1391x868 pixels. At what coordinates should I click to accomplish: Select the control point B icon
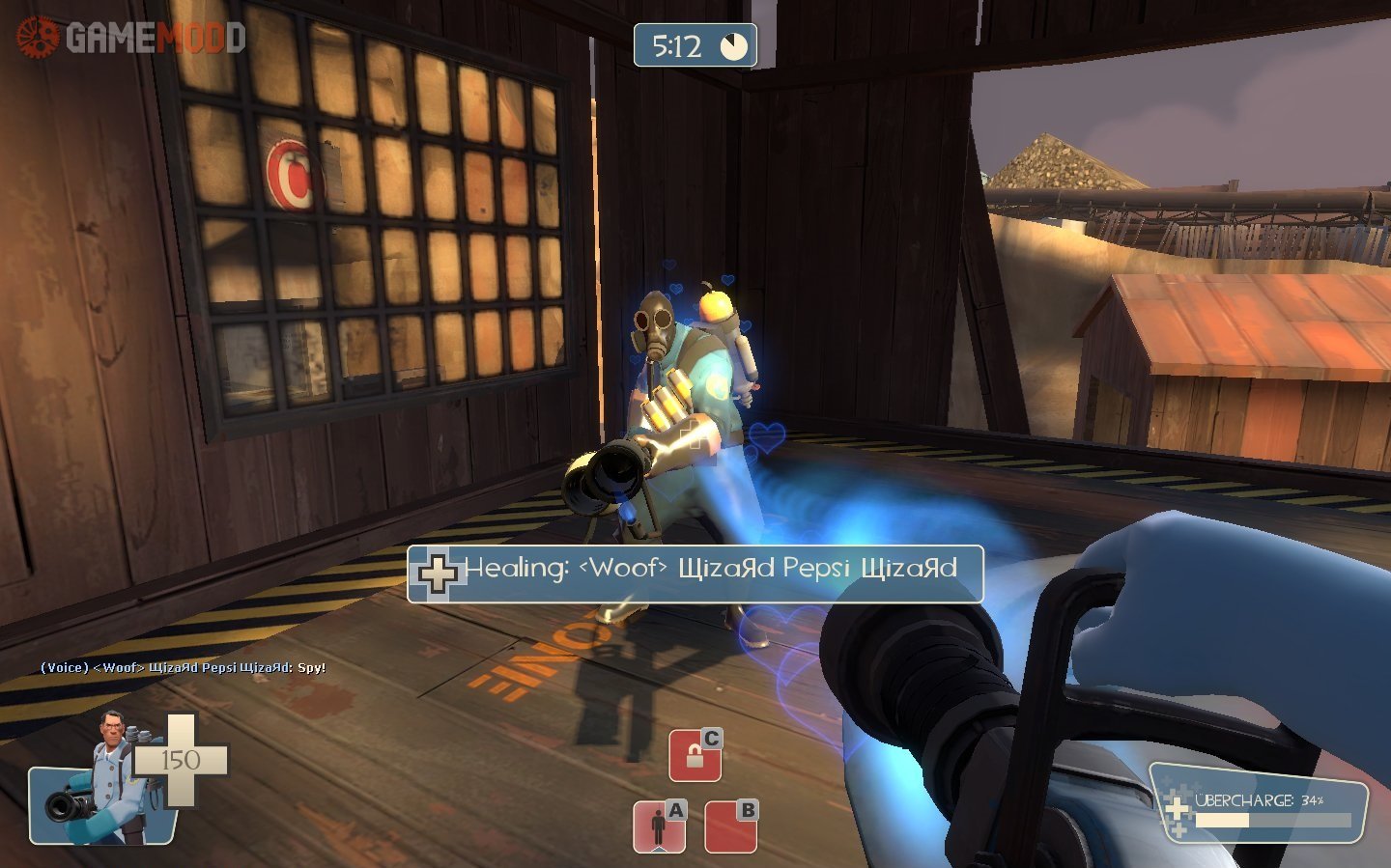tap(730, 827)
